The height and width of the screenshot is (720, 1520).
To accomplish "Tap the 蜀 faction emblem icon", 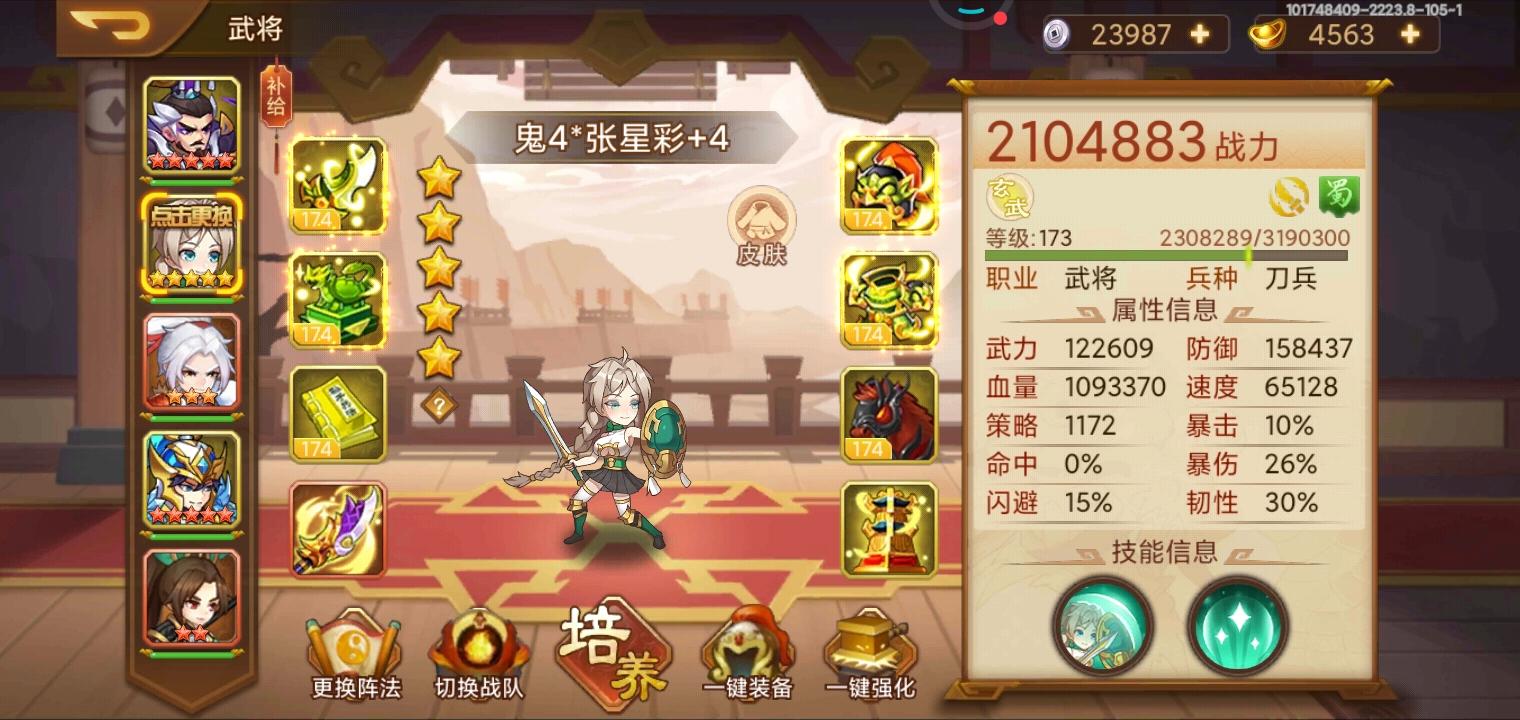I will point(1339,196).
